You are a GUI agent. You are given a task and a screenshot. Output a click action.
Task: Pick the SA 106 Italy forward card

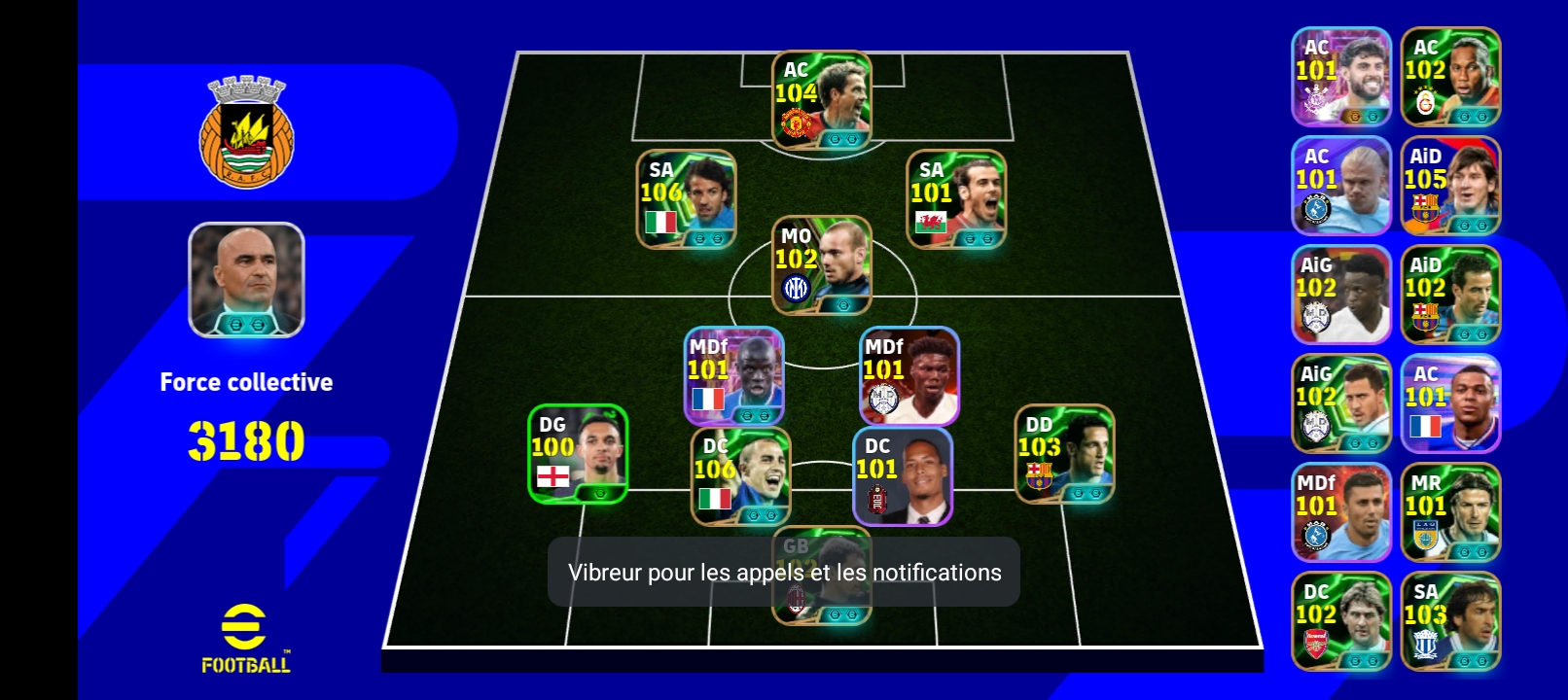click(x=687, y=199)
